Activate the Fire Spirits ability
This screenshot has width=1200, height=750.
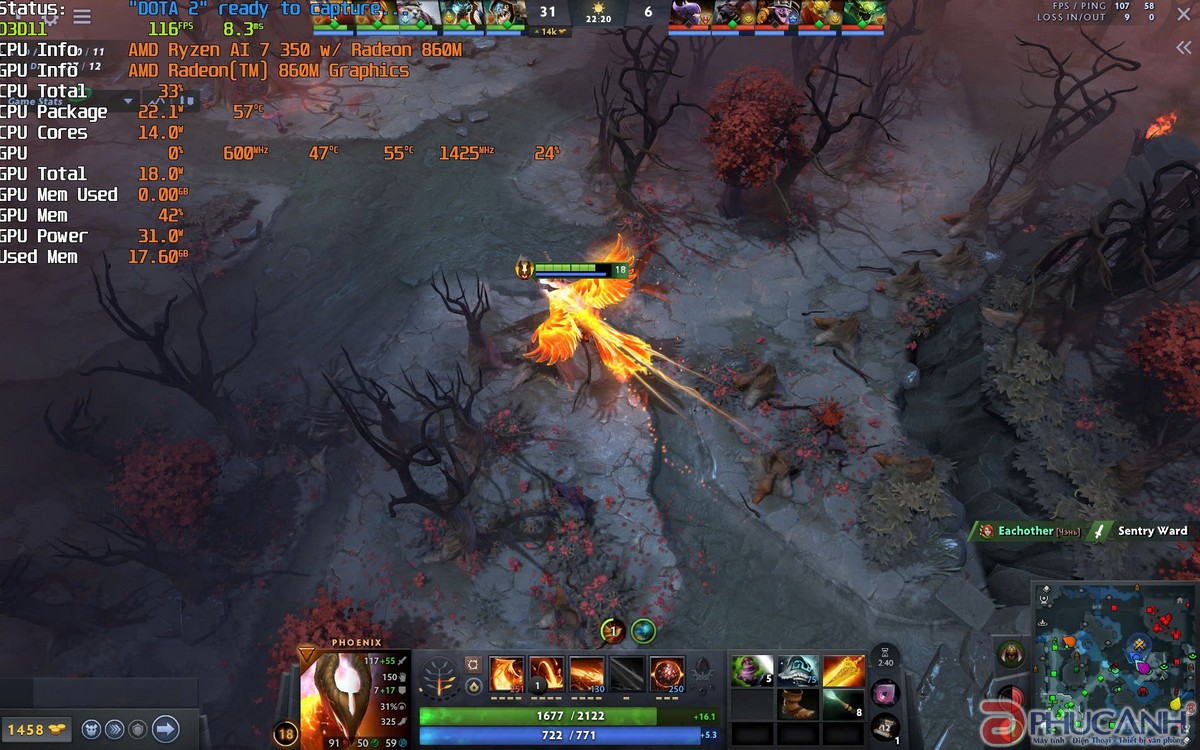click(547, 674)
